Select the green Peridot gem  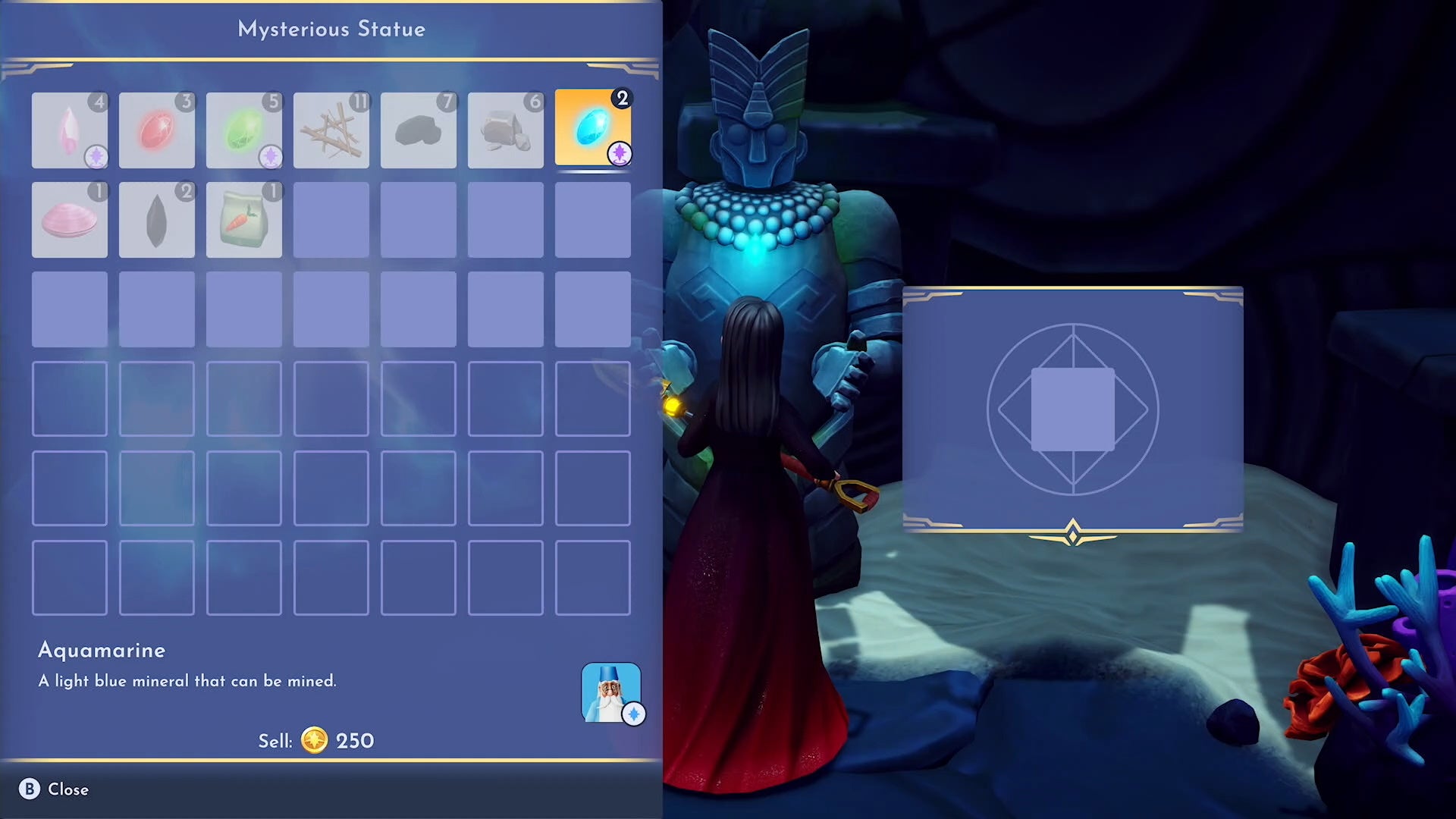click(x=244, y=129)
